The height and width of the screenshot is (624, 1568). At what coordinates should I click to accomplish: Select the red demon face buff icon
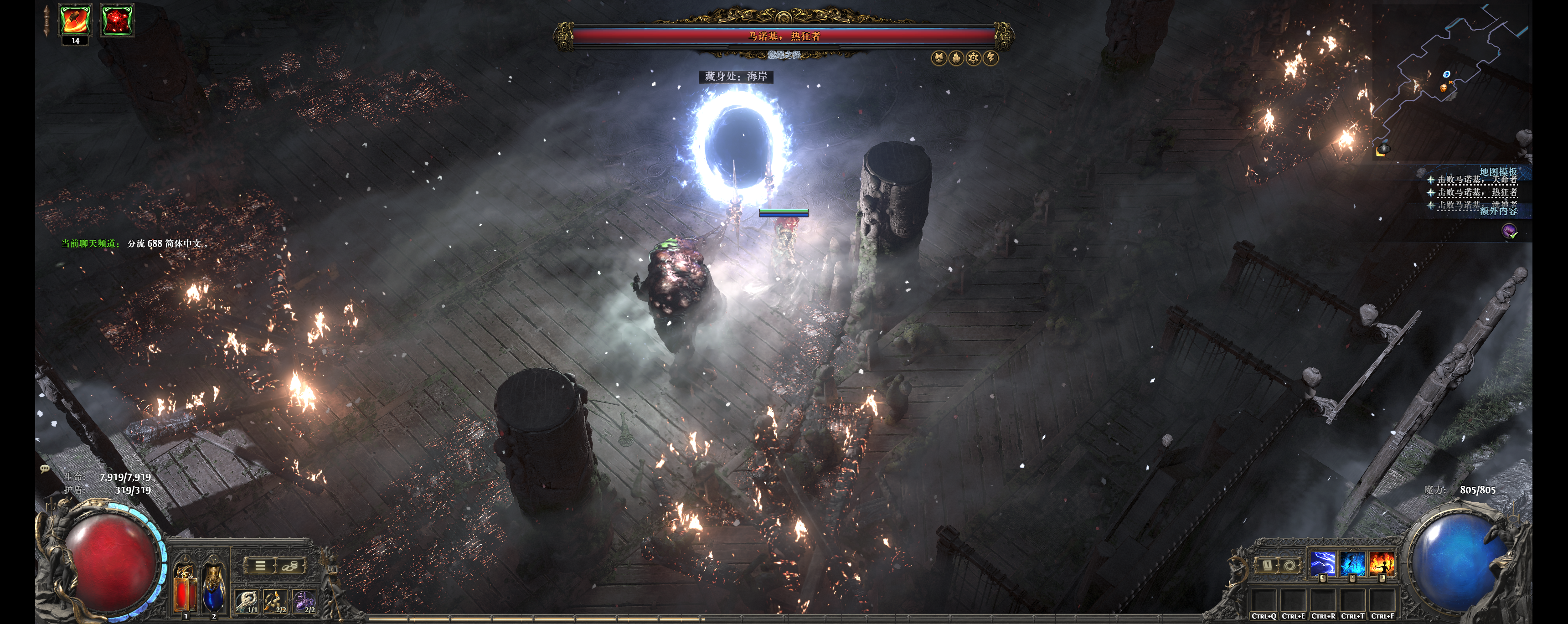116,21
